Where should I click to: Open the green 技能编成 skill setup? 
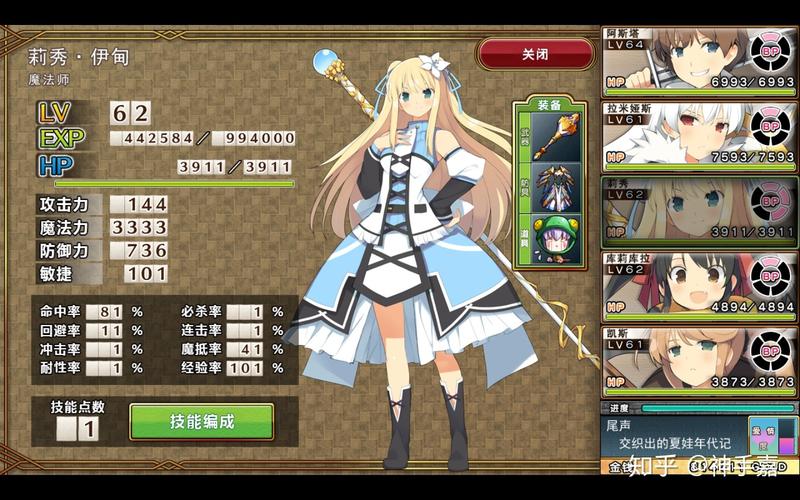click(x=201, y=422)
